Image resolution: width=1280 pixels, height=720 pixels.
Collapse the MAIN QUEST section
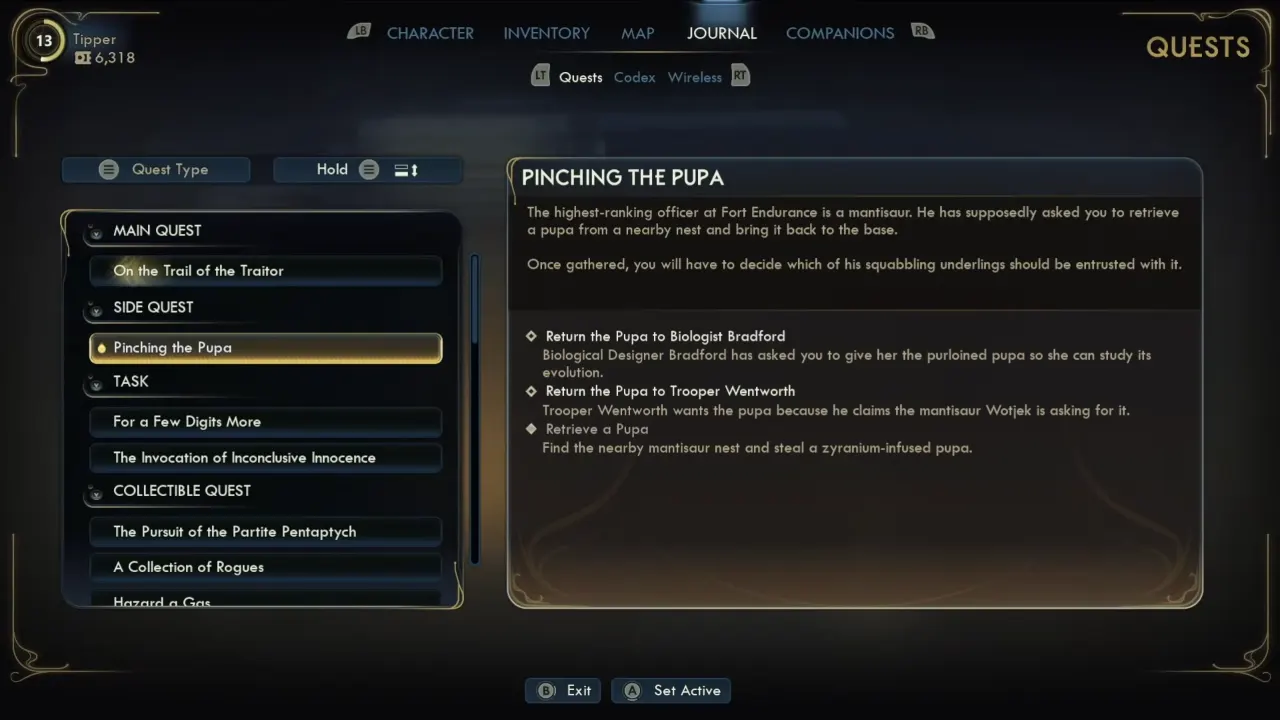(95, 233)
